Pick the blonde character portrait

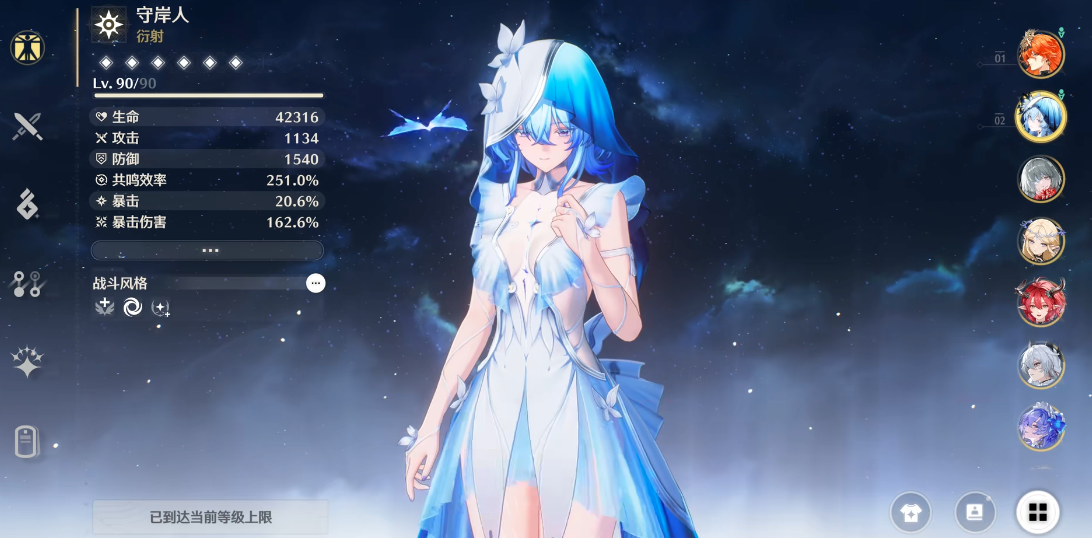[x=1040, y=241]
